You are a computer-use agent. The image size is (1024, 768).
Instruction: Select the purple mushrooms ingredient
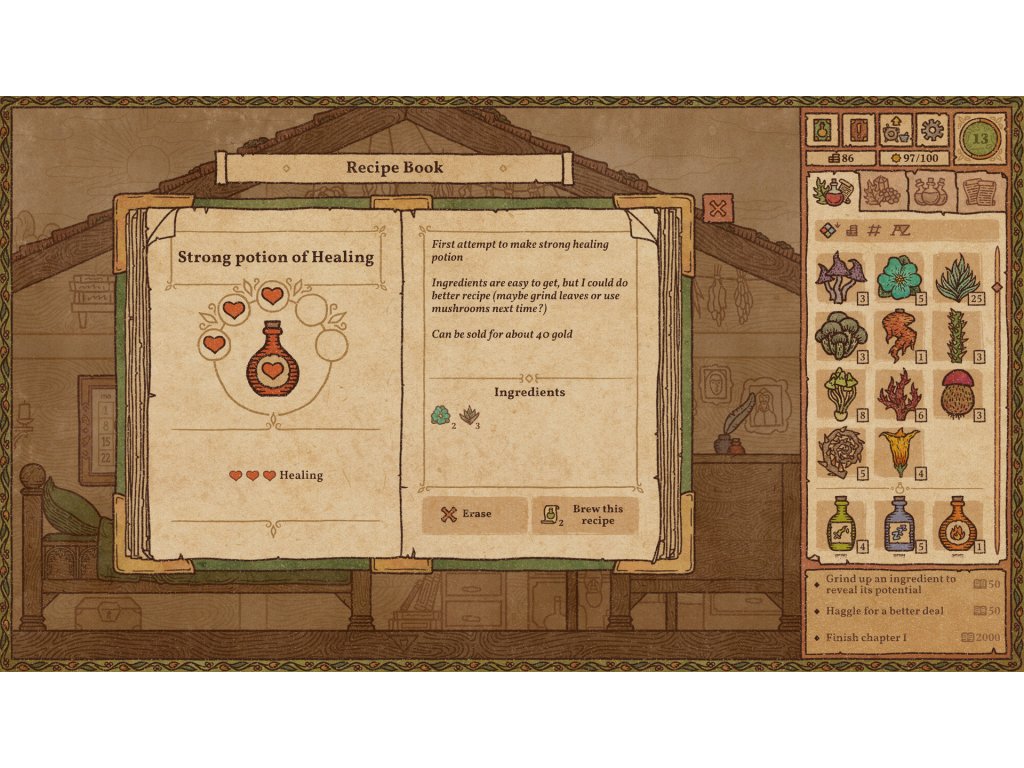point(840,277)
